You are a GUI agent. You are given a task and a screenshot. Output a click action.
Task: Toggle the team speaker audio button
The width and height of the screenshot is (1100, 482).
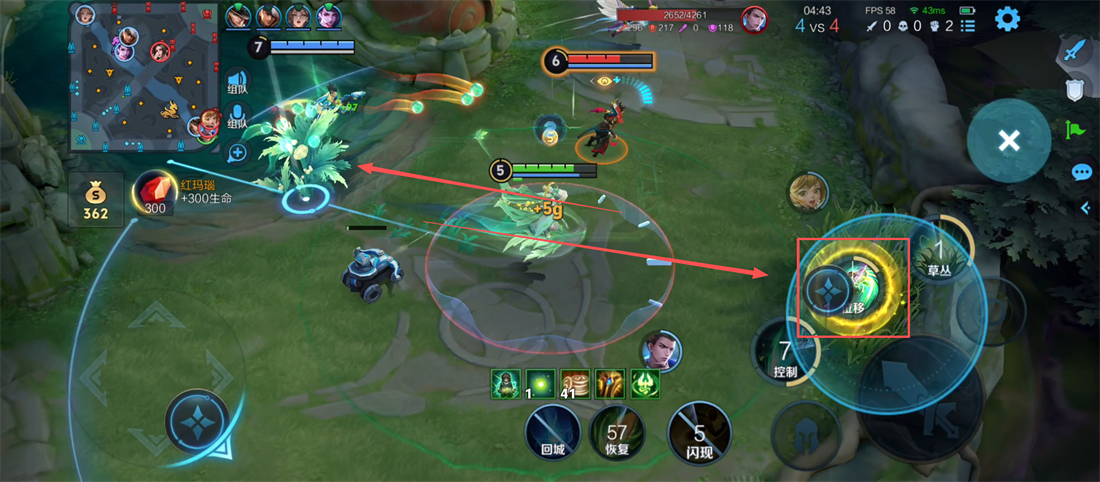pos(237,83)
